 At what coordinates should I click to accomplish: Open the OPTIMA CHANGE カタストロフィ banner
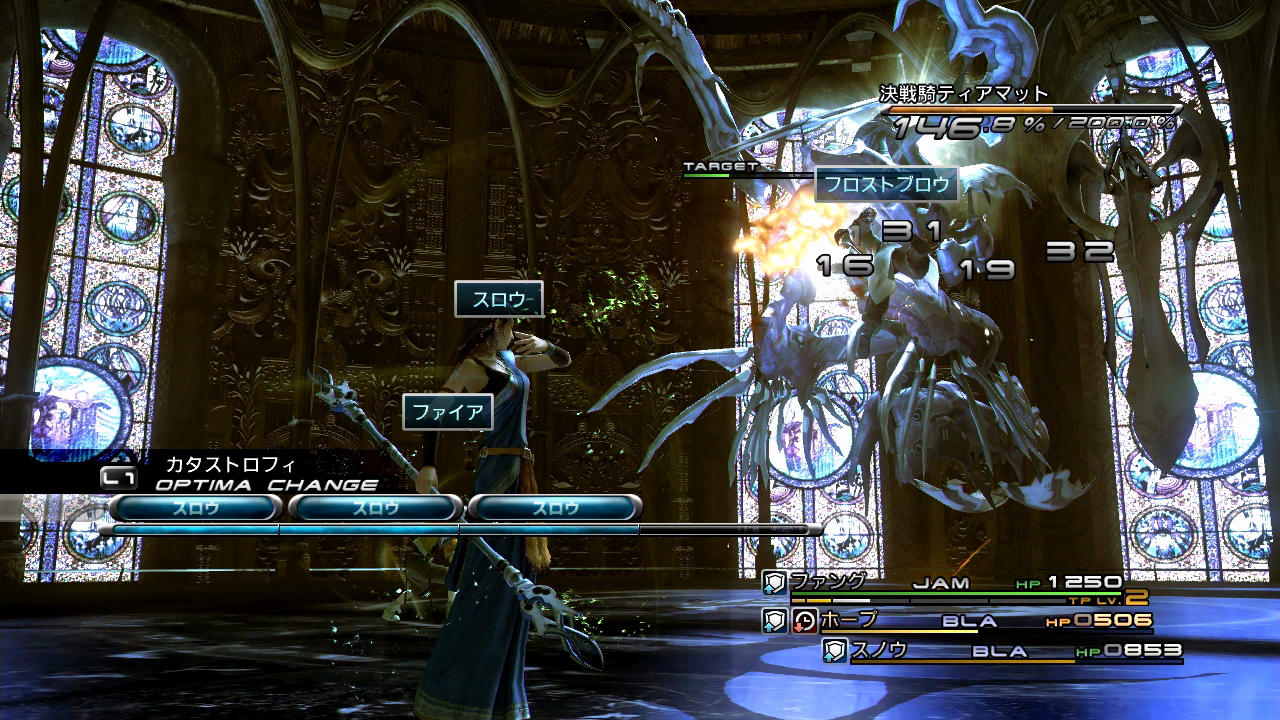pyautogui.click(x=240, y=474)
